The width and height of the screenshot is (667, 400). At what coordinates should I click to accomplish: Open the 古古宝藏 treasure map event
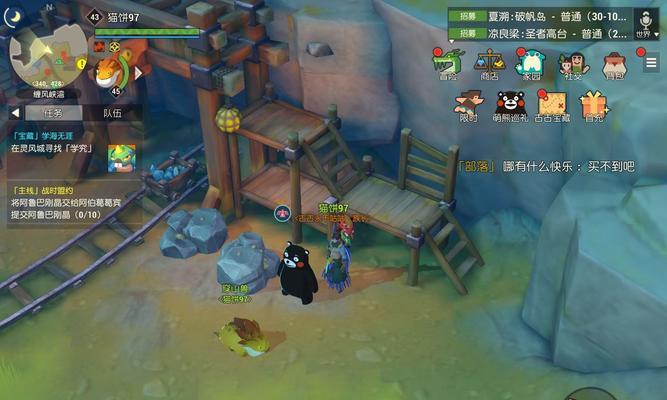click(553, 105)
